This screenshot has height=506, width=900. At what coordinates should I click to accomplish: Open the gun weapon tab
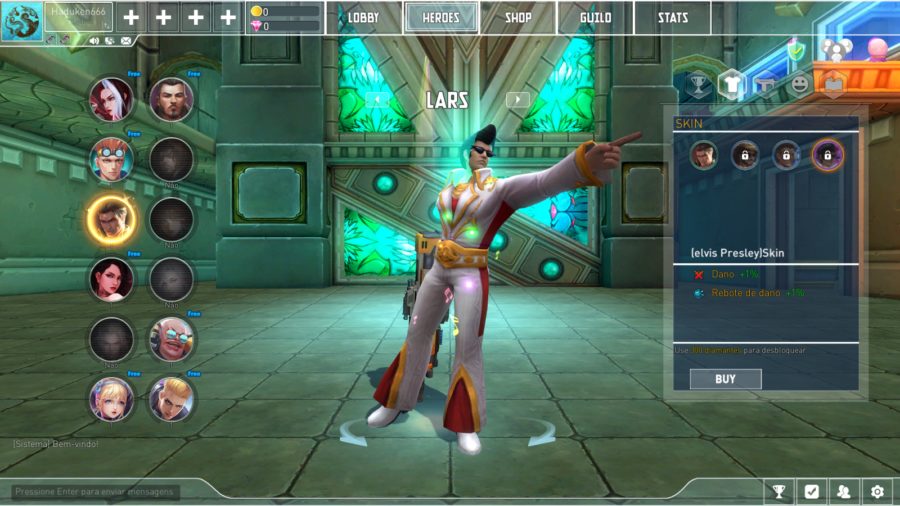(765, 85)
